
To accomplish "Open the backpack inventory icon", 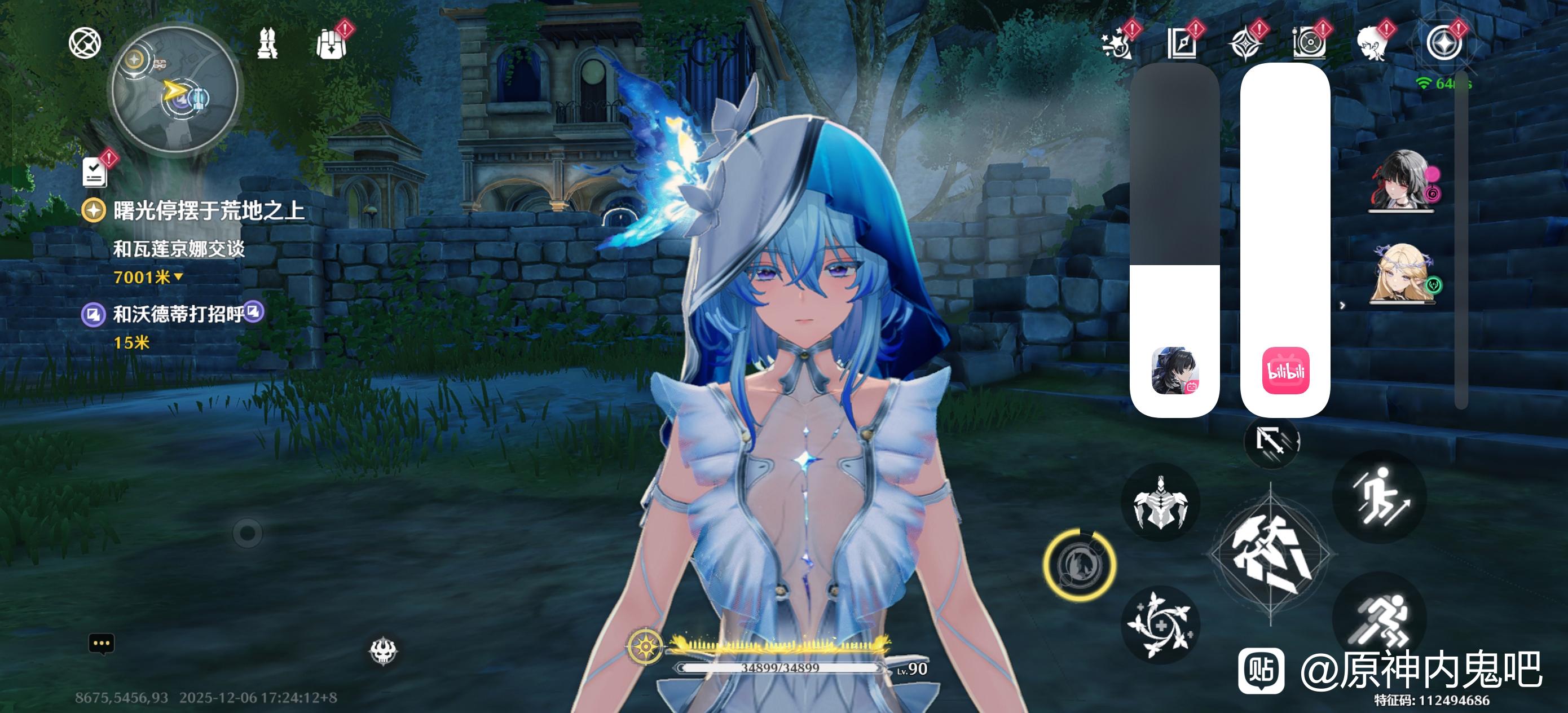I will click(331, 44).
